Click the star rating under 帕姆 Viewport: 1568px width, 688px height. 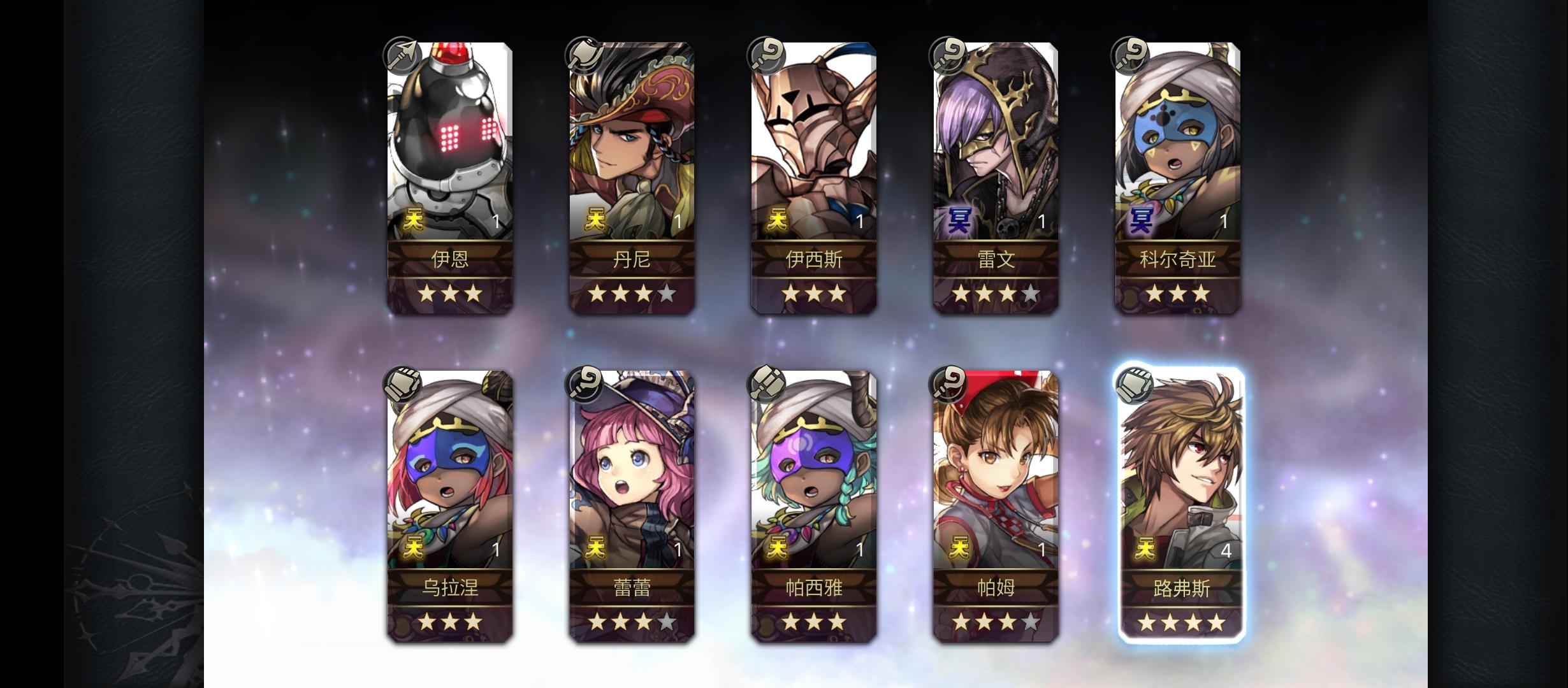pyautogui.click(x=994, y=621)
